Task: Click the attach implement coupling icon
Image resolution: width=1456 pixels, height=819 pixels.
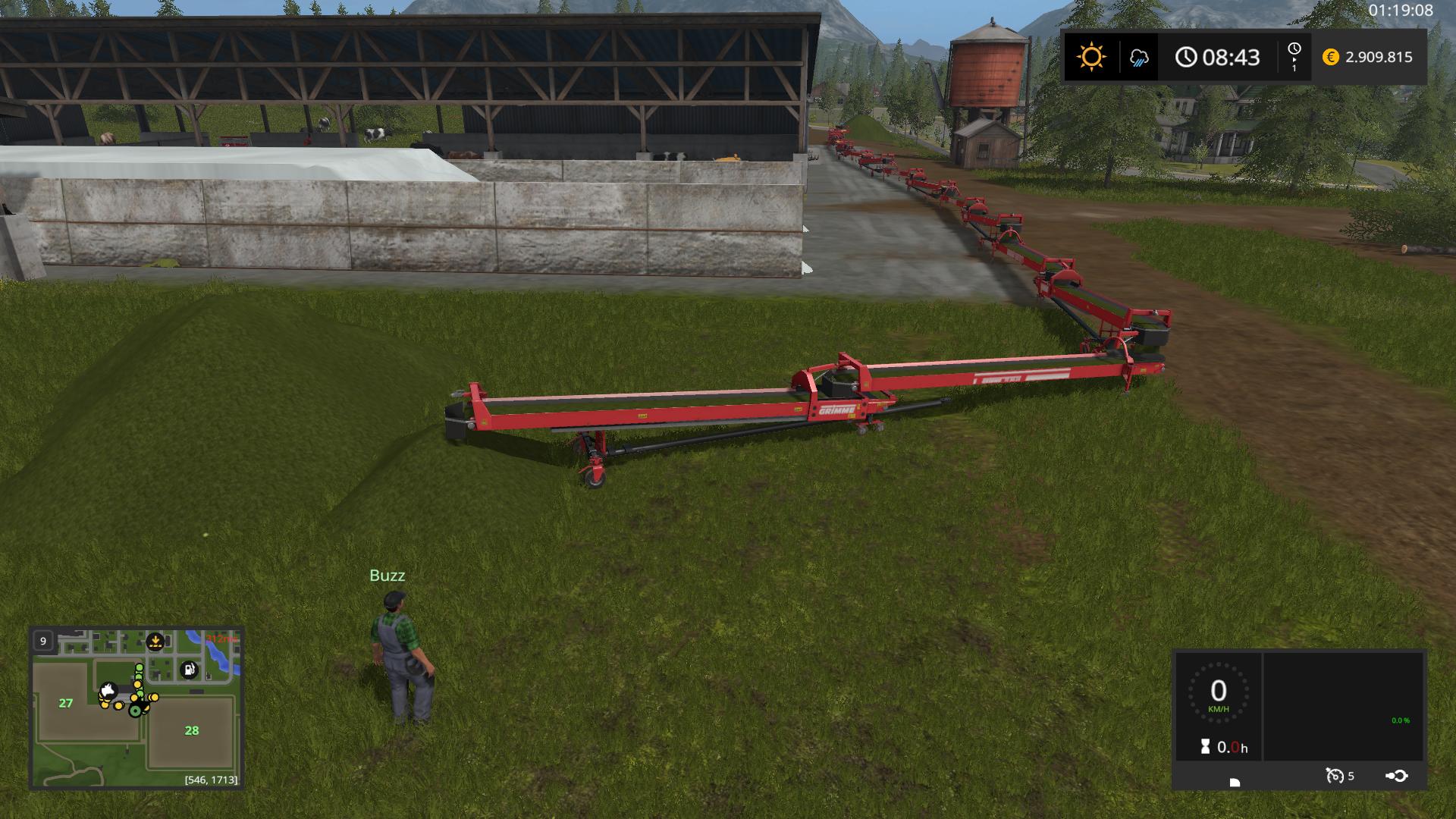Action: pyautogui.click(x=1397, y=775)
